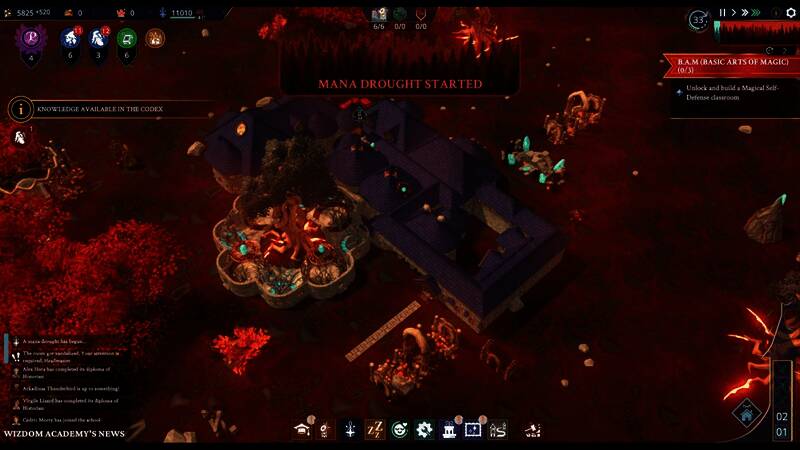
Task: Set game speed to double fast-forward
Action: point(745,13)
